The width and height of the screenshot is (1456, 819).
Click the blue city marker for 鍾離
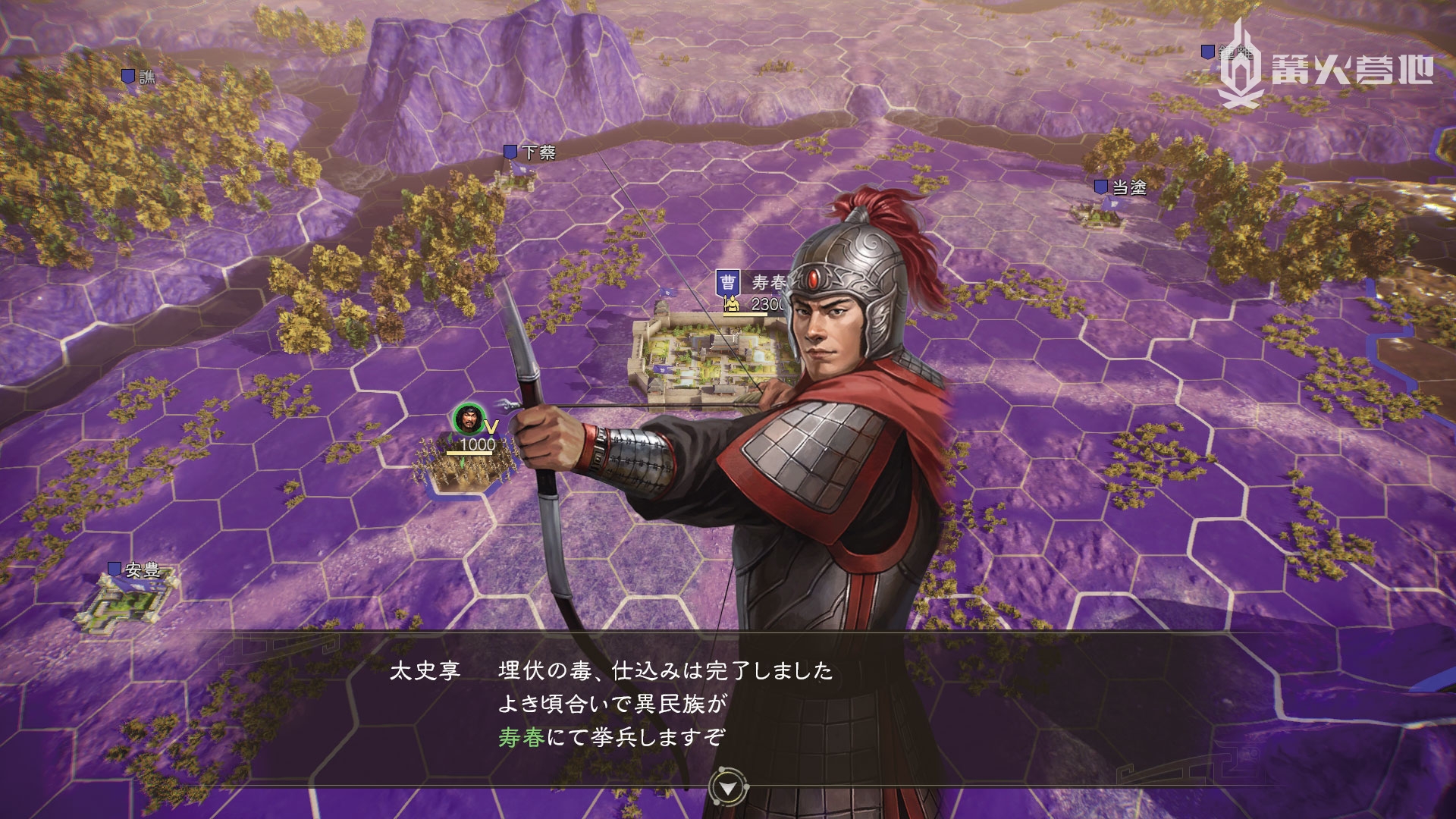(1208, 52)
